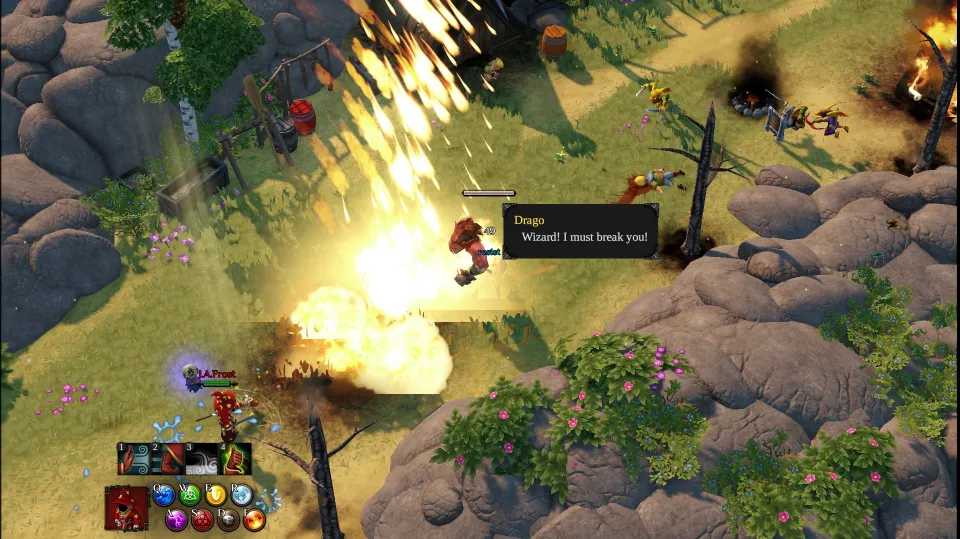Viewport: 960px width, 539px height.
Task: Select the pale blue Cold element orb
Action: pos(242,494)
